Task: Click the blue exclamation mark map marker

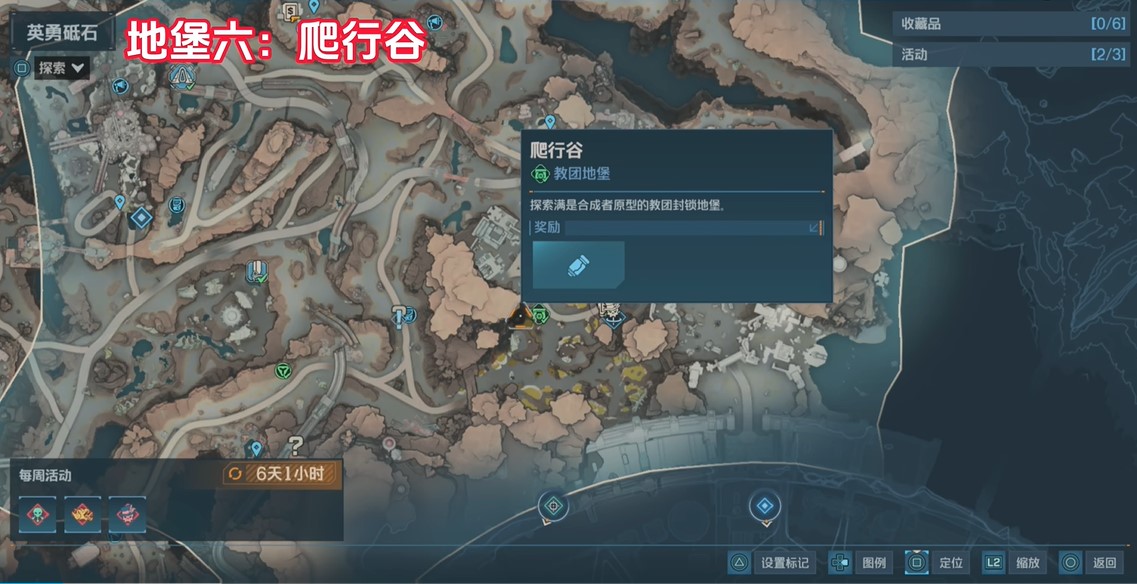Action: (400, 315)
